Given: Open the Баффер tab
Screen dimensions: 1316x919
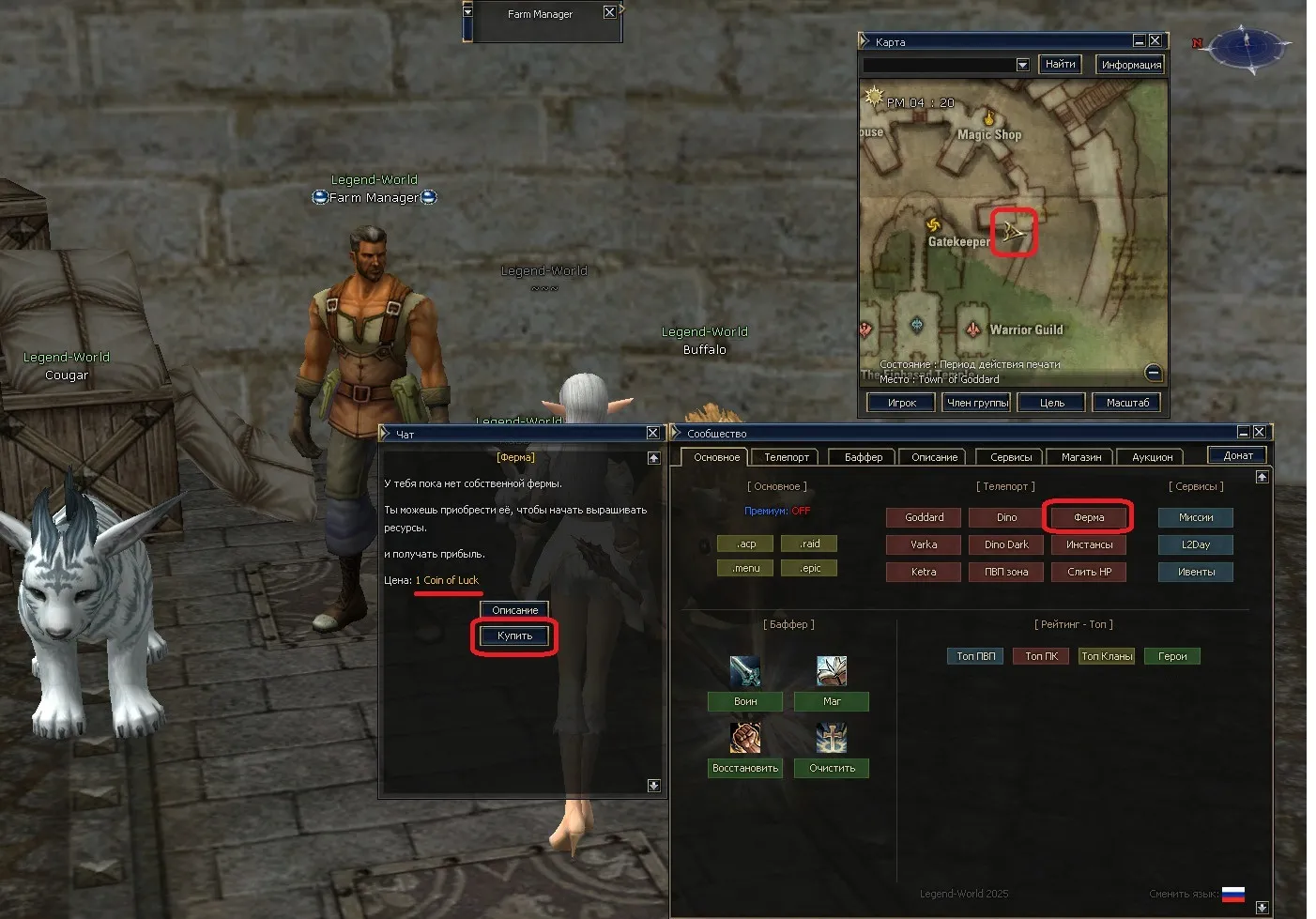Looking at the screenshot, I should click(863, 457).
